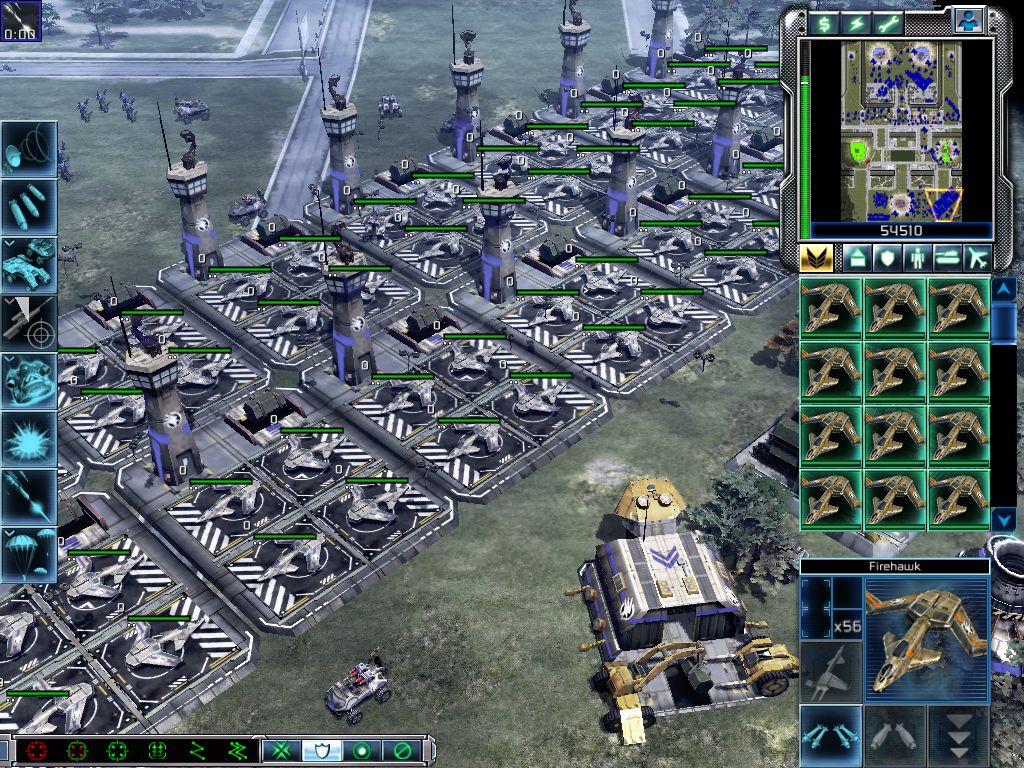Select the blue missile loadout button
1024x768 pixels.
click(831, 736)
